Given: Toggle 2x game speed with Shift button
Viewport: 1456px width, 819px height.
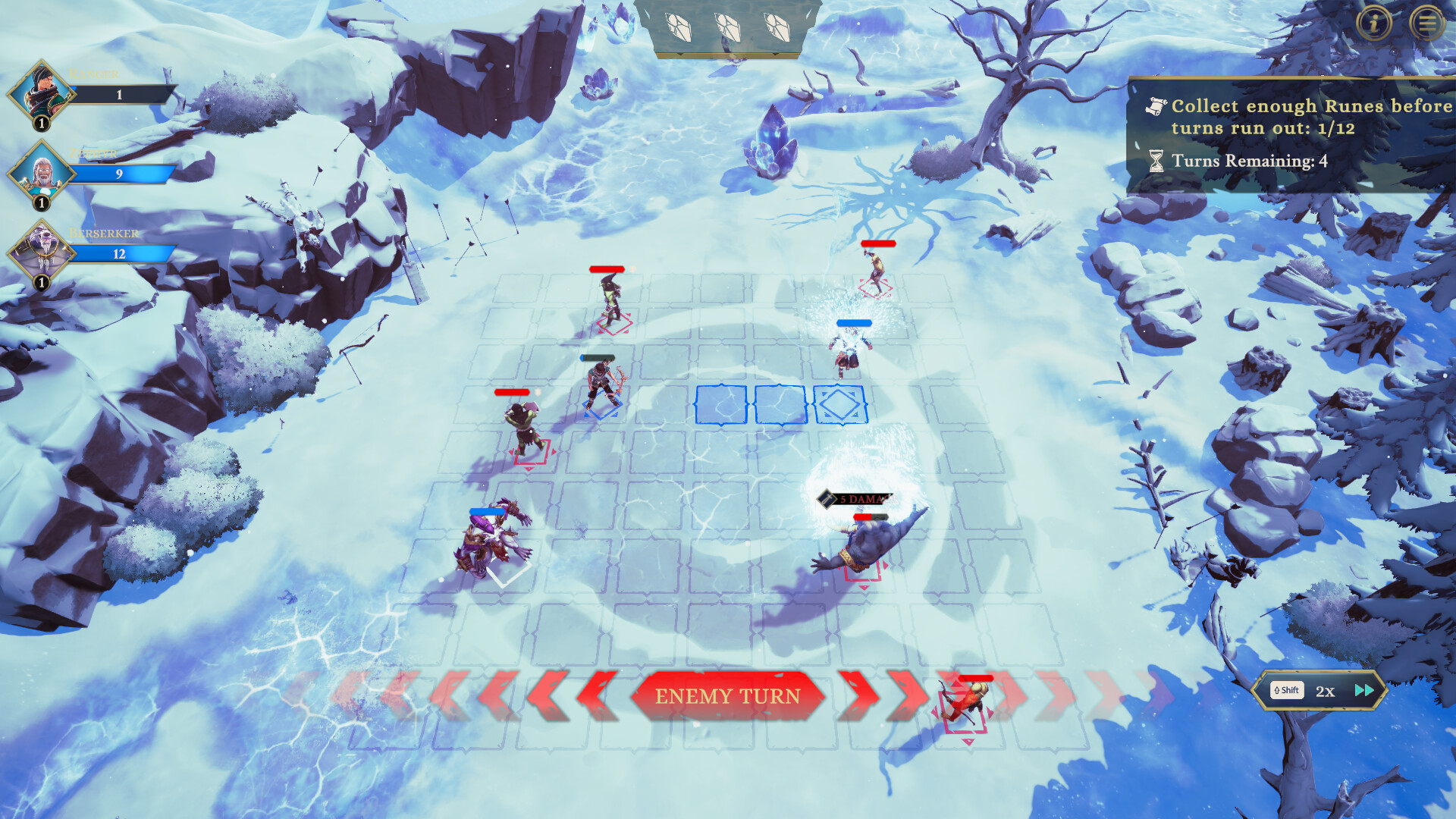Looking at the screenshot, I should [1286, 691].
